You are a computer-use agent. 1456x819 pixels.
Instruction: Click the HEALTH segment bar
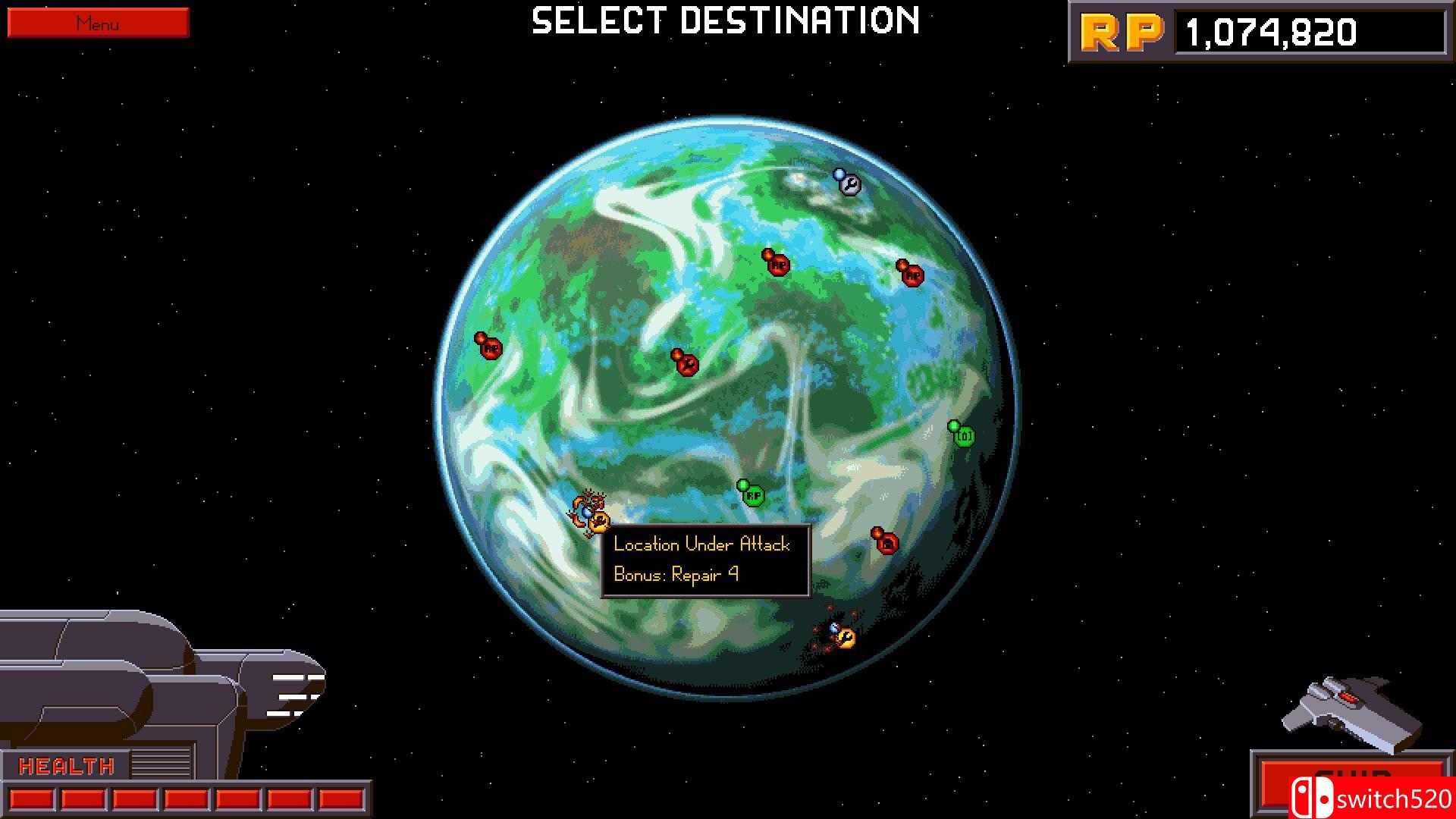tap(186, 797)
